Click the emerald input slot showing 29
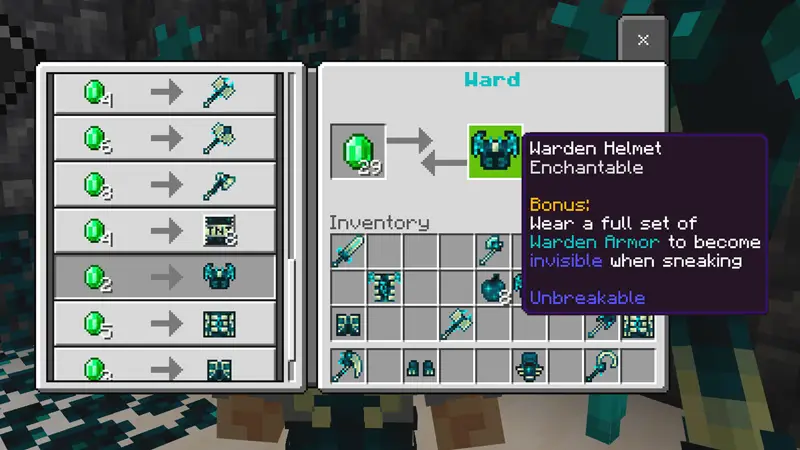The image size is (800, 450). [358, 151]
